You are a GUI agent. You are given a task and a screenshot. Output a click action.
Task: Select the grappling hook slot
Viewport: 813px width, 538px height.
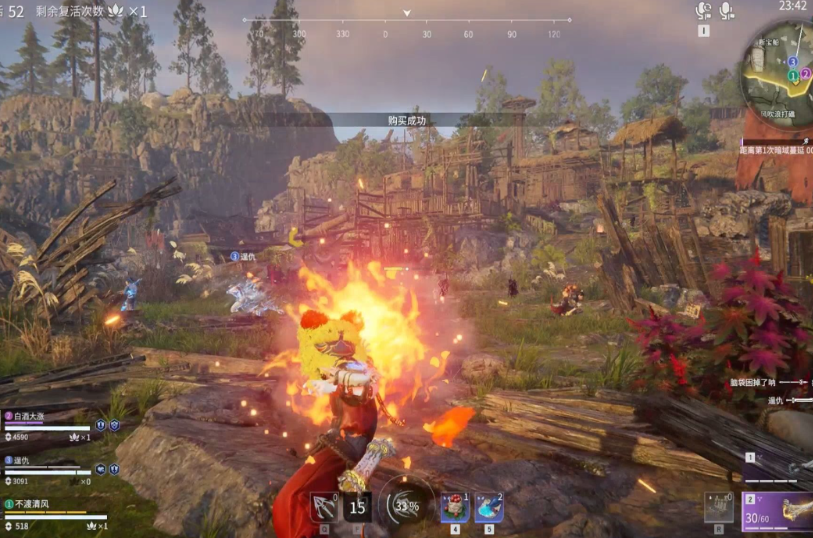coord(323,507)
